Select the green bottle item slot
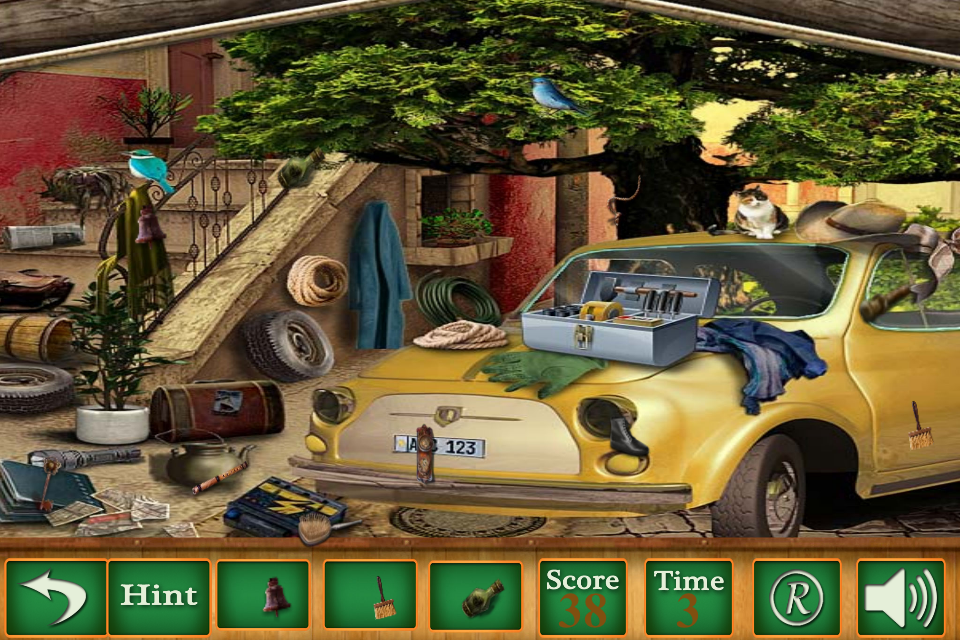Viewport: 960px width, 640px height. pyautogui.click(x=476, y=596)
